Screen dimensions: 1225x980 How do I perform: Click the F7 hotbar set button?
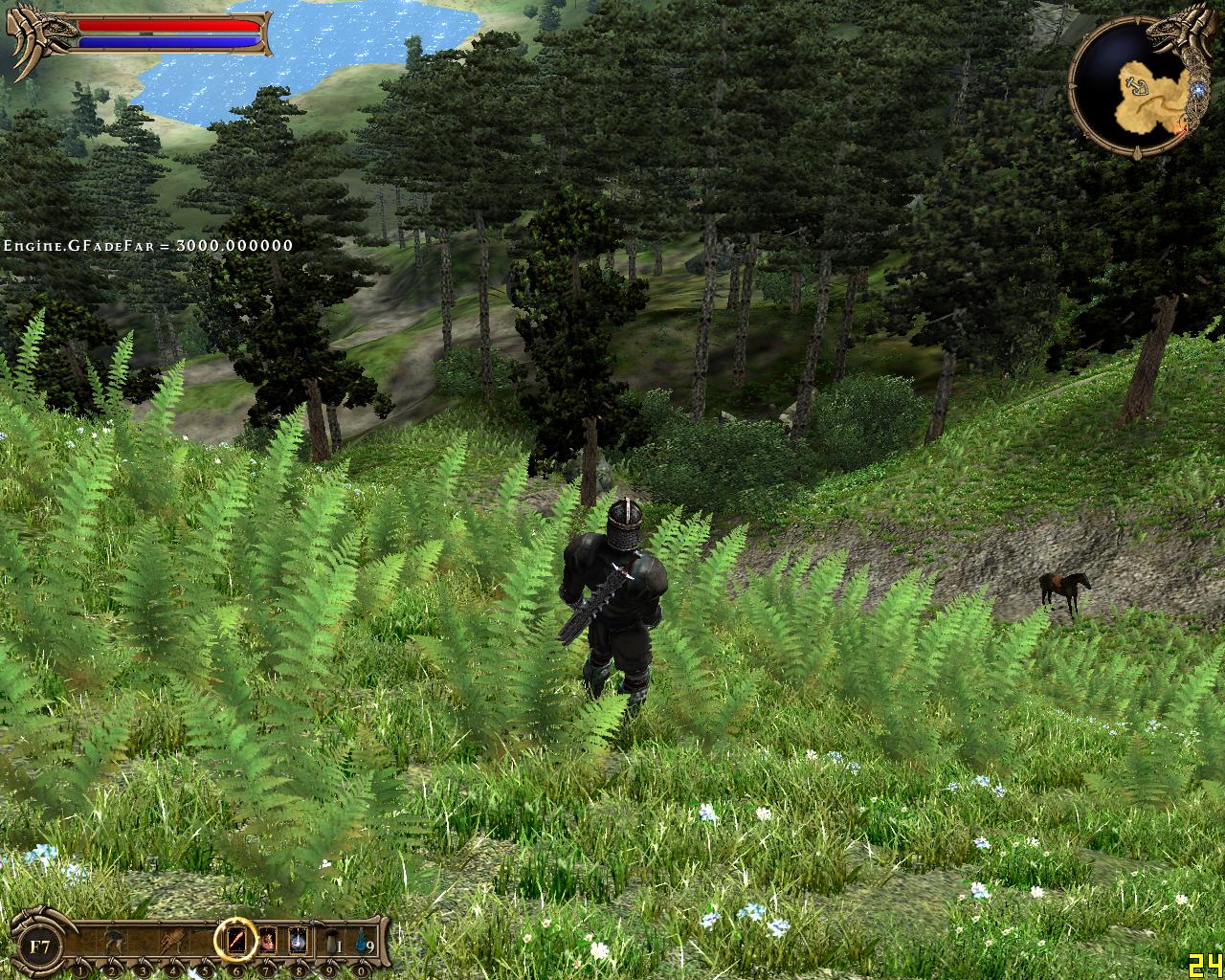click(x=40, y=947)
